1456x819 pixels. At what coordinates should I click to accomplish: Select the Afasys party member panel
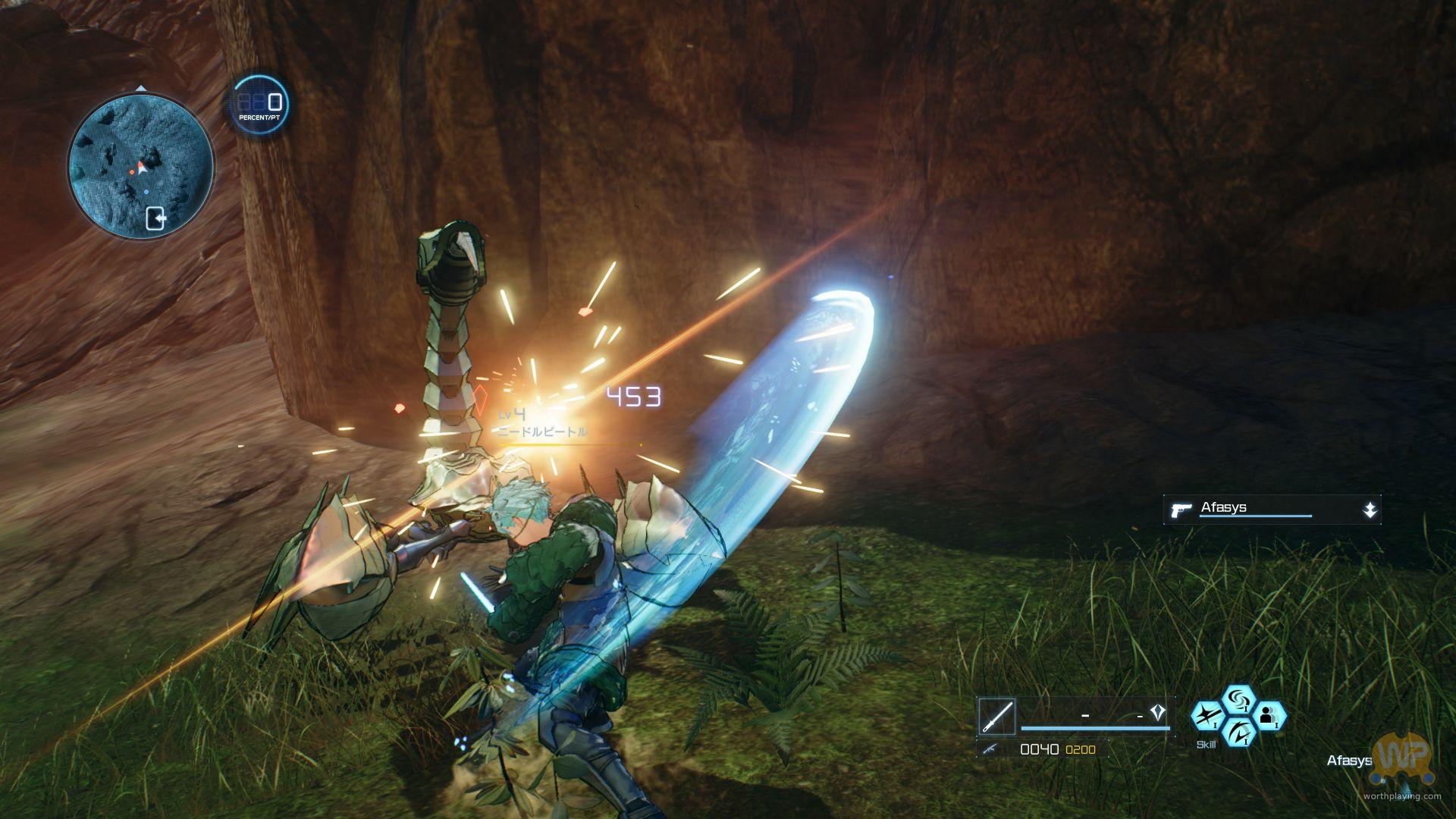(1272, 510)
